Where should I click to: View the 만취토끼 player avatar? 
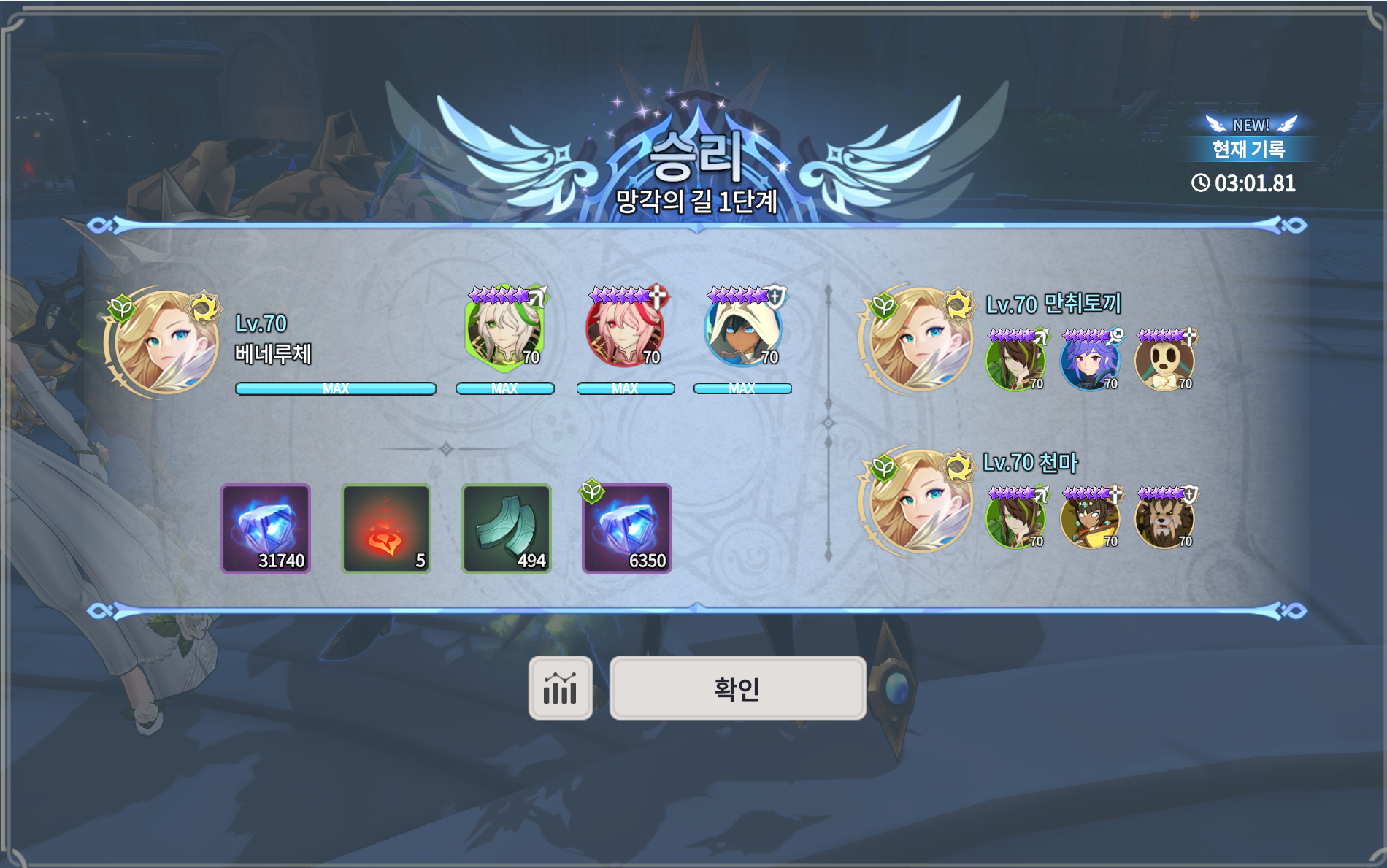click(920, 339)
